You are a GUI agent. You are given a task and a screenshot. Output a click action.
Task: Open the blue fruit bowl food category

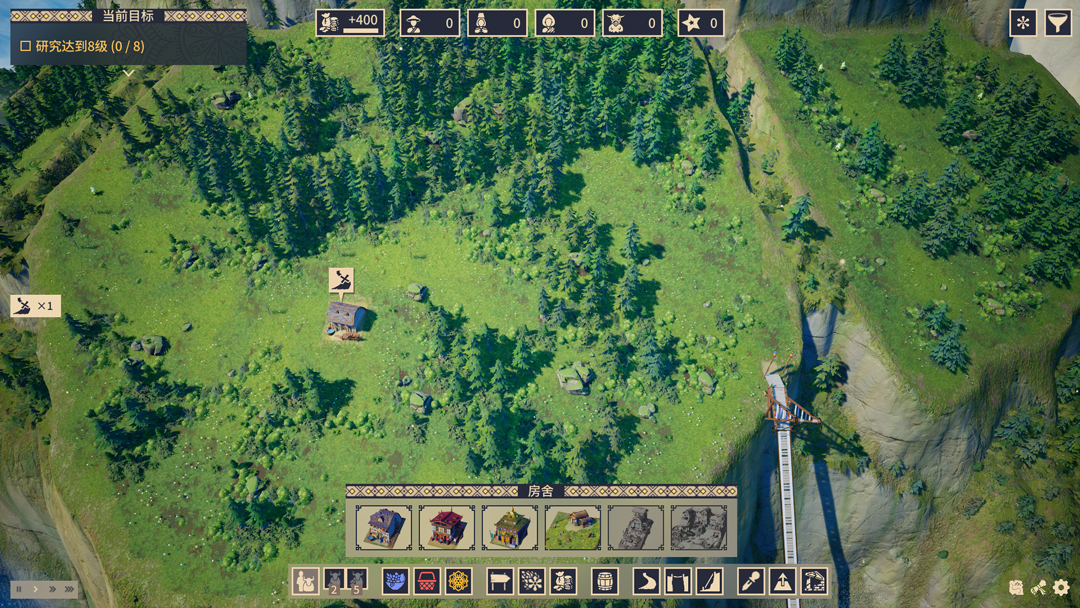click(x=395, y=581)
